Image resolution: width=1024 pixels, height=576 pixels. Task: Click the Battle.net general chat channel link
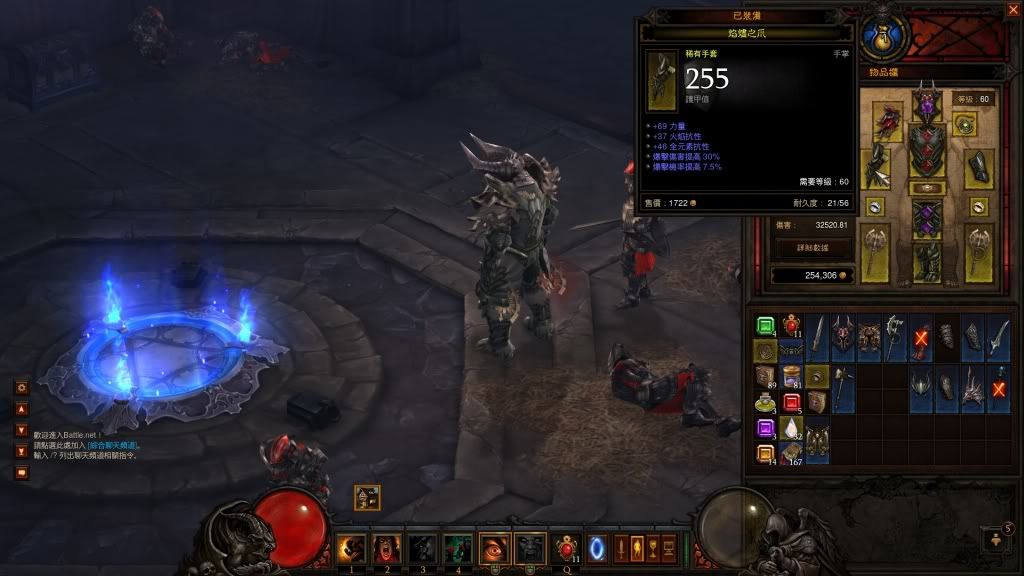[x=113, y=445]
